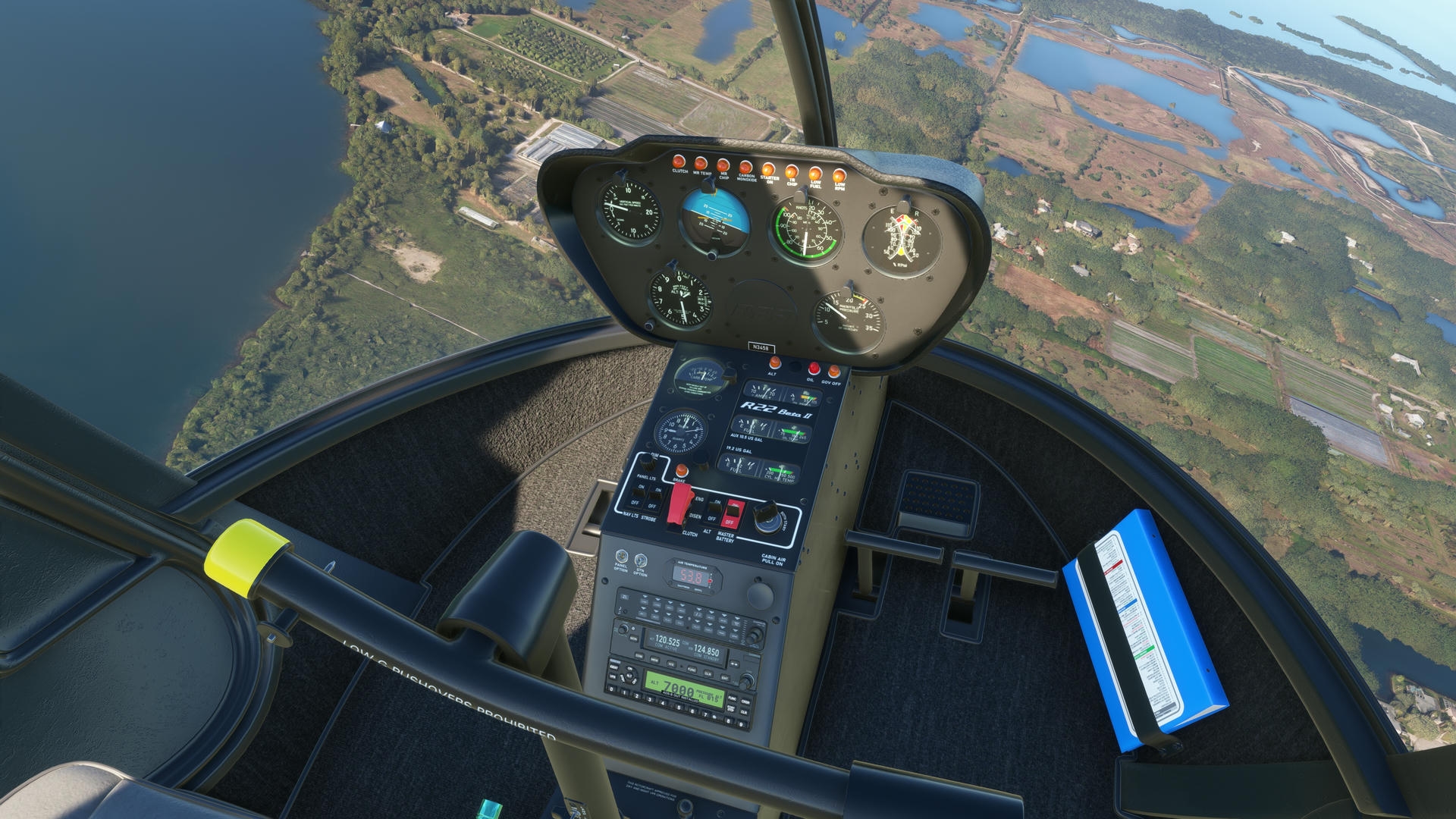The image size is (1456, 819).
Task: Click the Panel Option selector
Action: point(622,557)
